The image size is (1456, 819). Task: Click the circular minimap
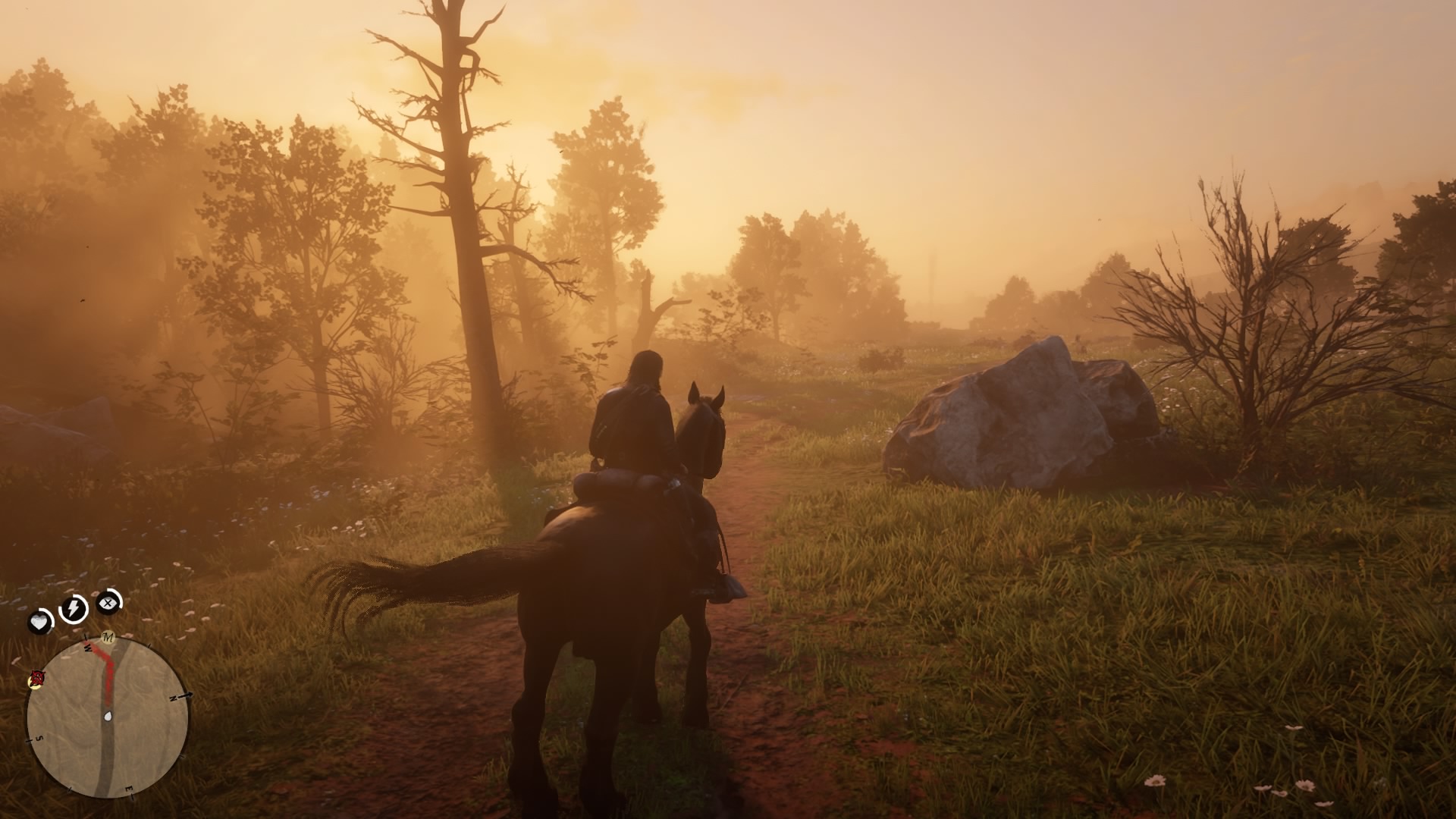pyautogui.click(x=107, y=717)
